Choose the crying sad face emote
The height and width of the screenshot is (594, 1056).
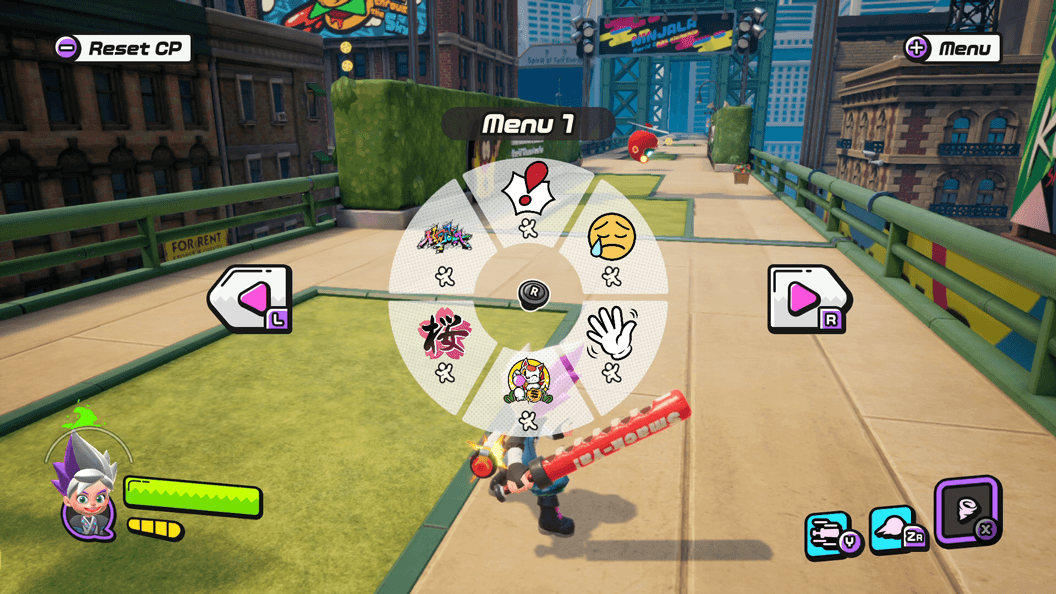click(611, 236)
